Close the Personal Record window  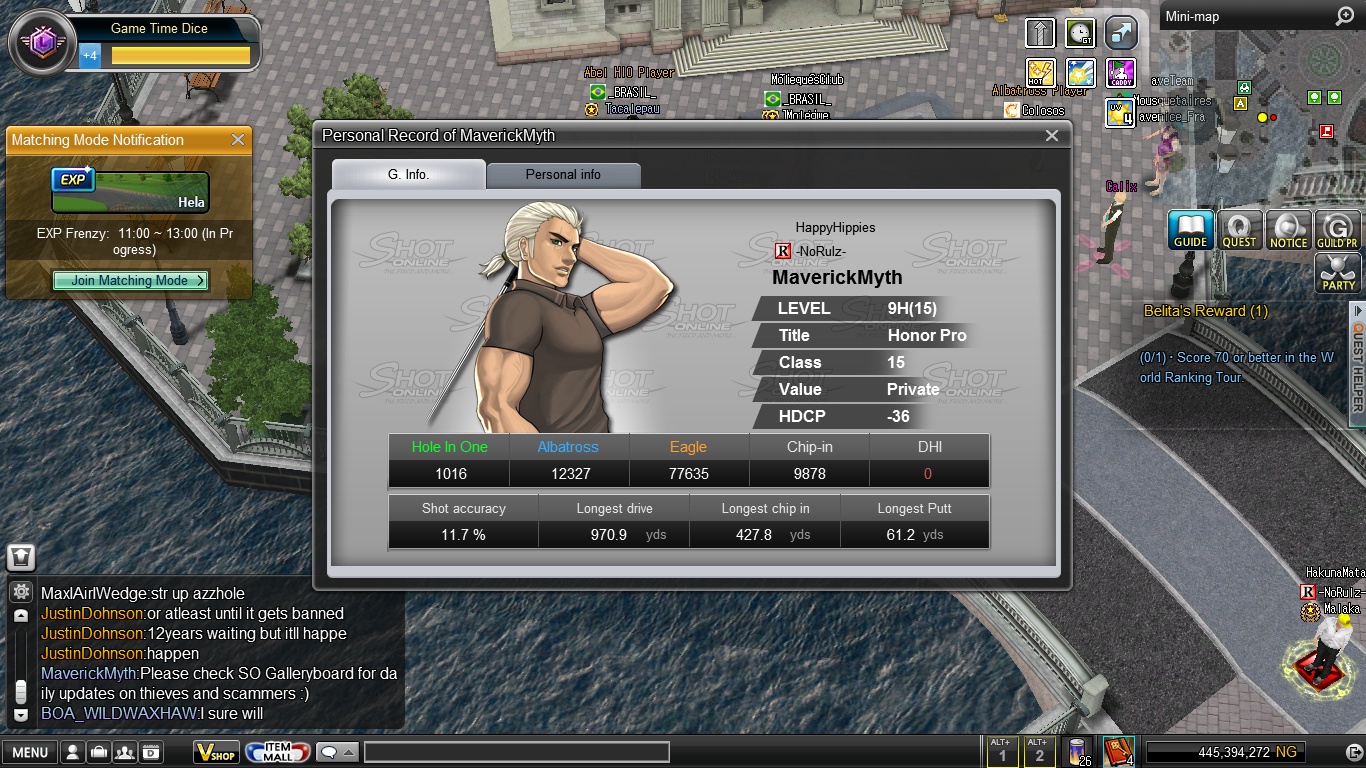(1051, 136)
